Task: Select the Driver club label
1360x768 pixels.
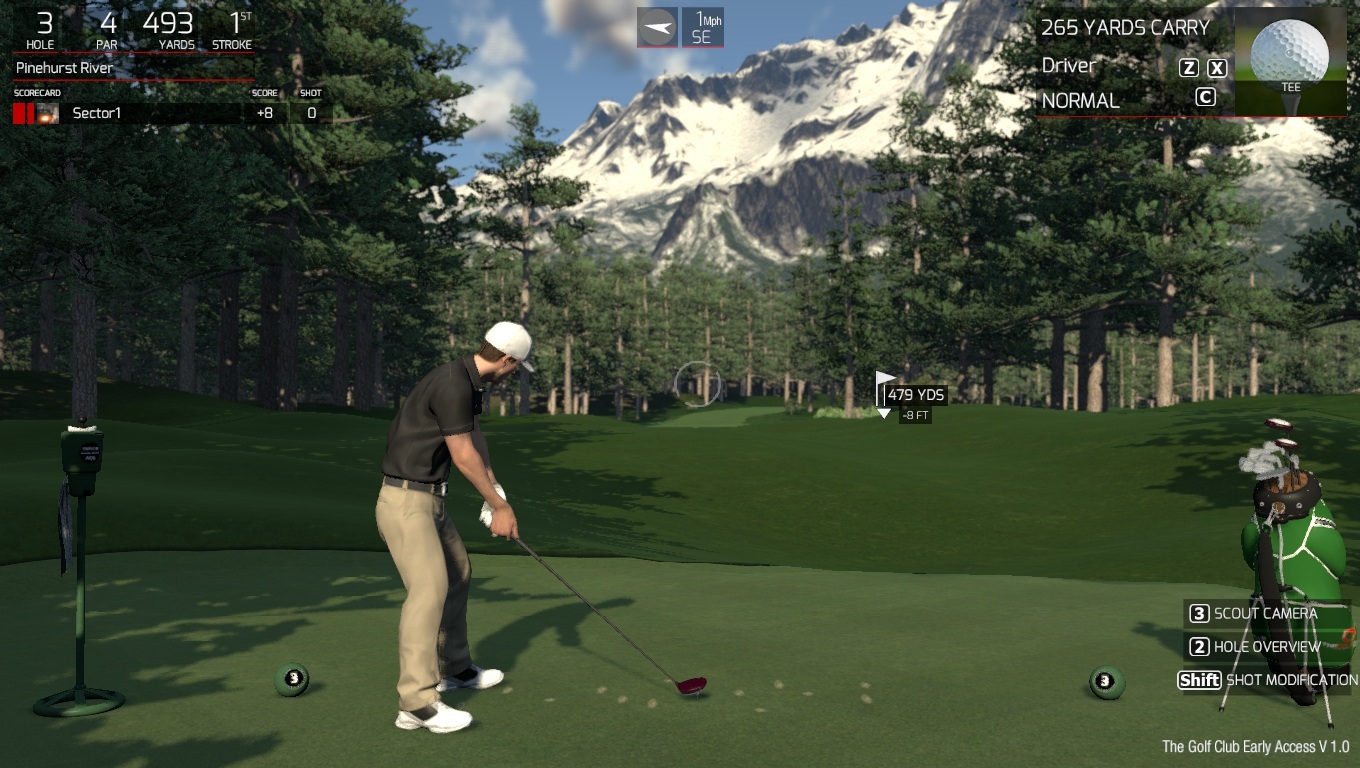Action: click(x=1069, y=66)
